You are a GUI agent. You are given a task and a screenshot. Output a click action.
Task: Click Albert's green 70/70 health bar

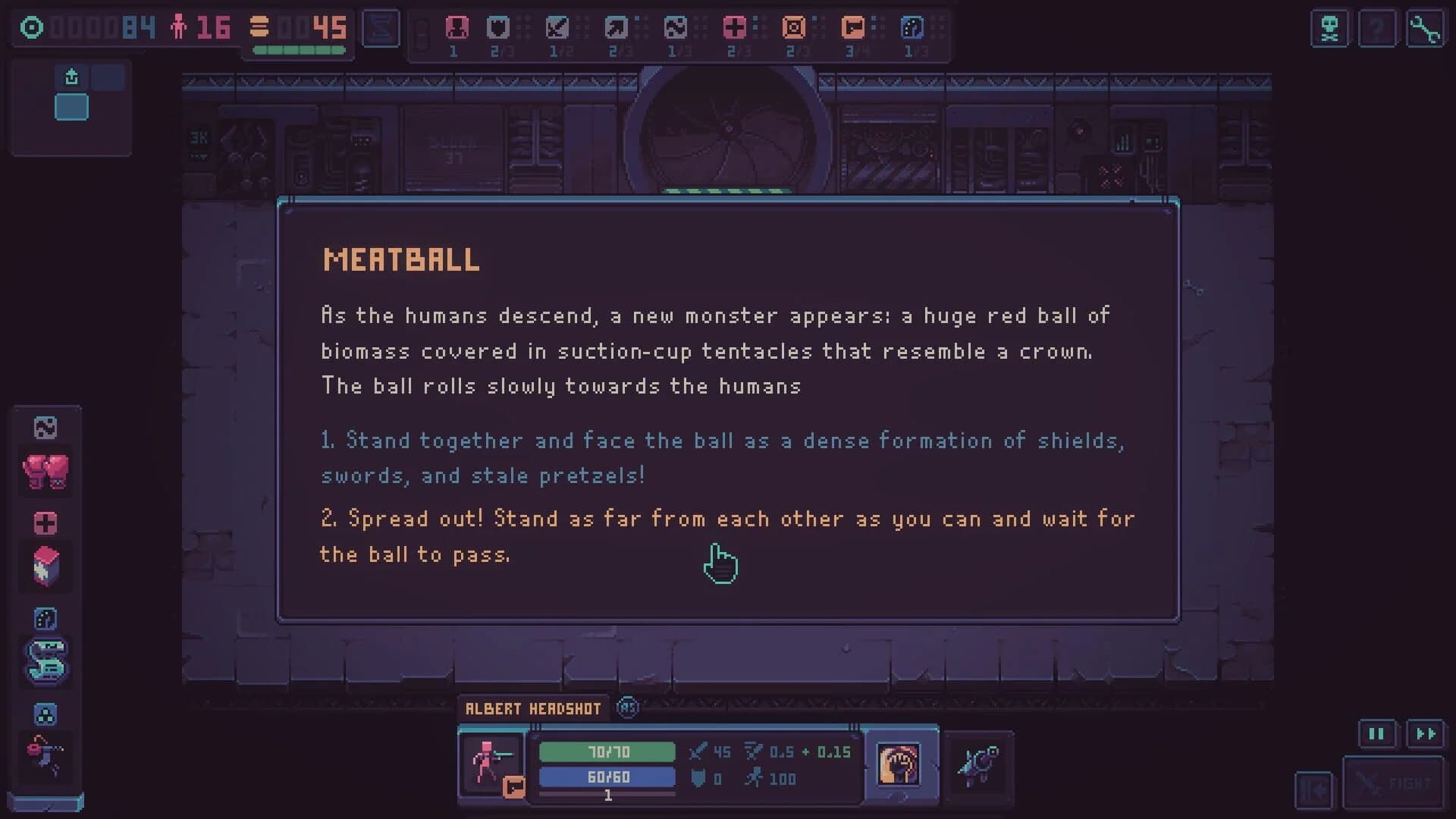click(607, 752)
